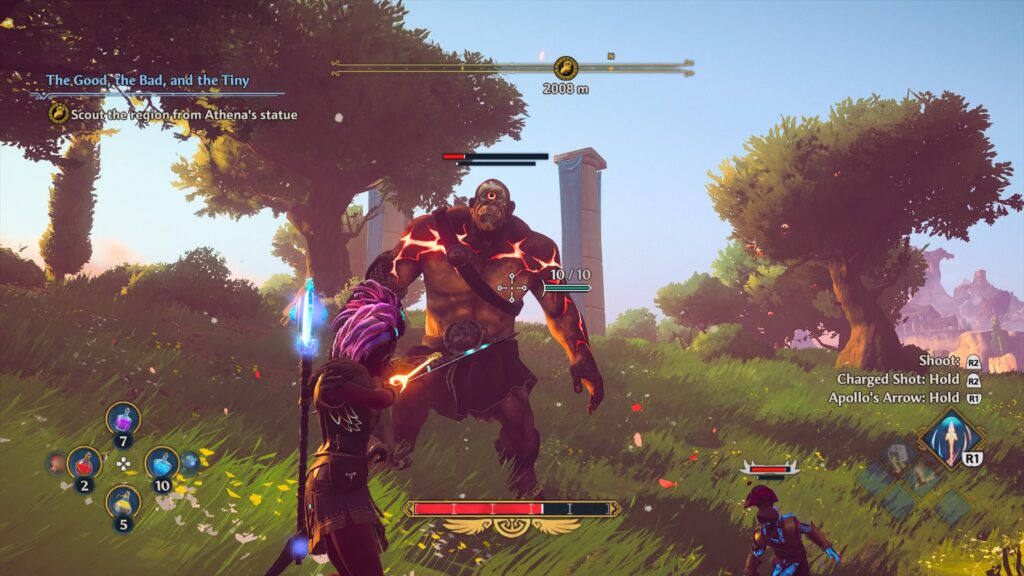The height and width of the screenshot is (576, 1024).
Task: Open the quest 'The Good, the Bad, and the Tiny'
Action: tap(147, 80)
